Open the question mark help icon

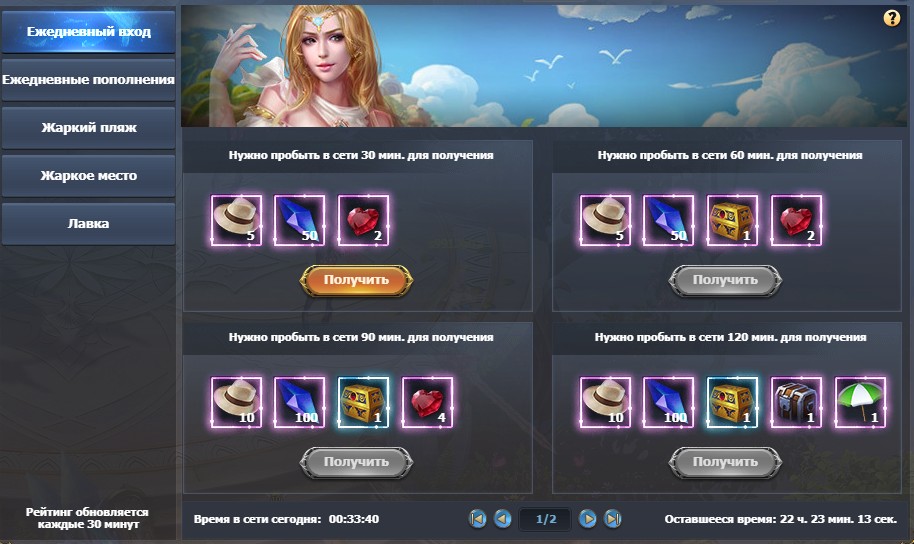pyautogui.click(x=892, y=18)
